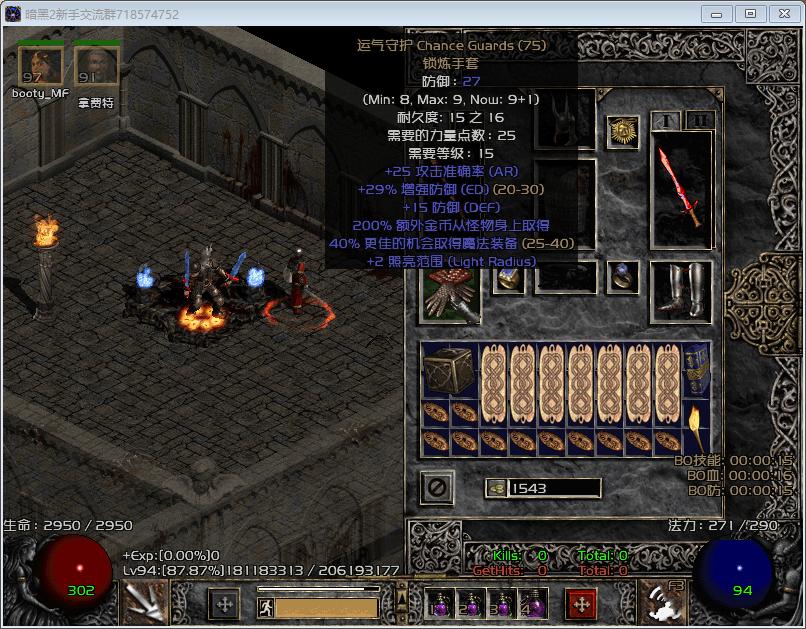Image resolution: width=806 pixels, height=629 pixels.
Task: Close the inventory with the cancel button
Action: [x=438, y=488]
